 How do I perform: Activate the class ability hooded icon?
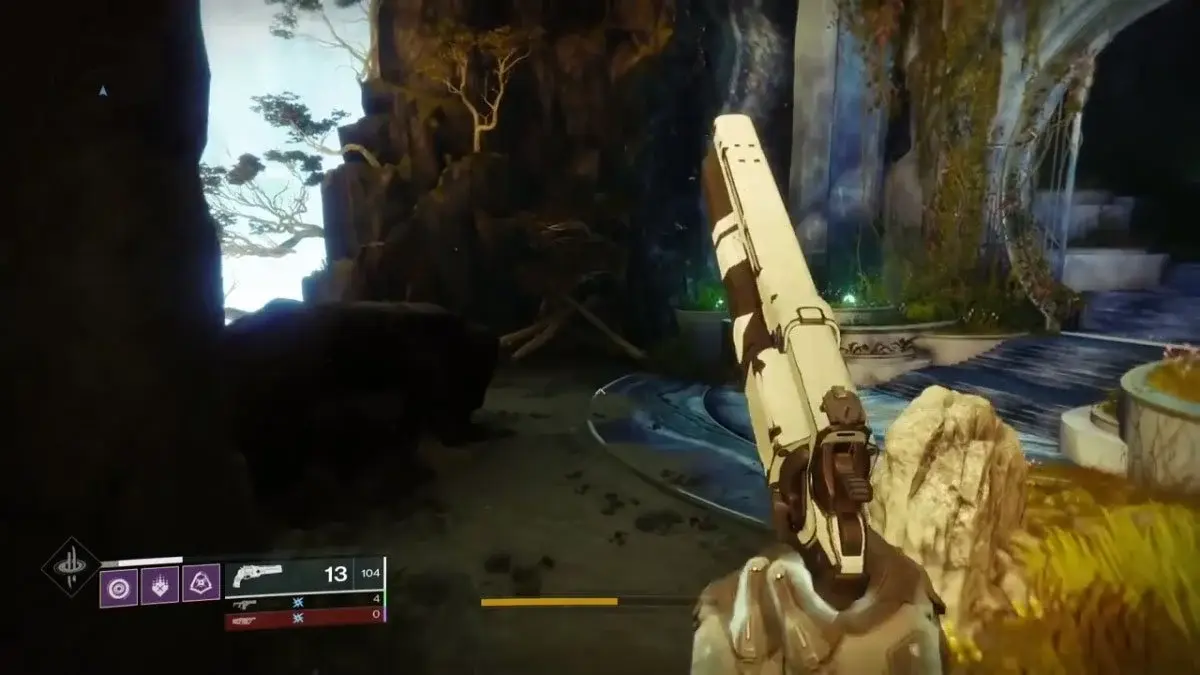201,585
